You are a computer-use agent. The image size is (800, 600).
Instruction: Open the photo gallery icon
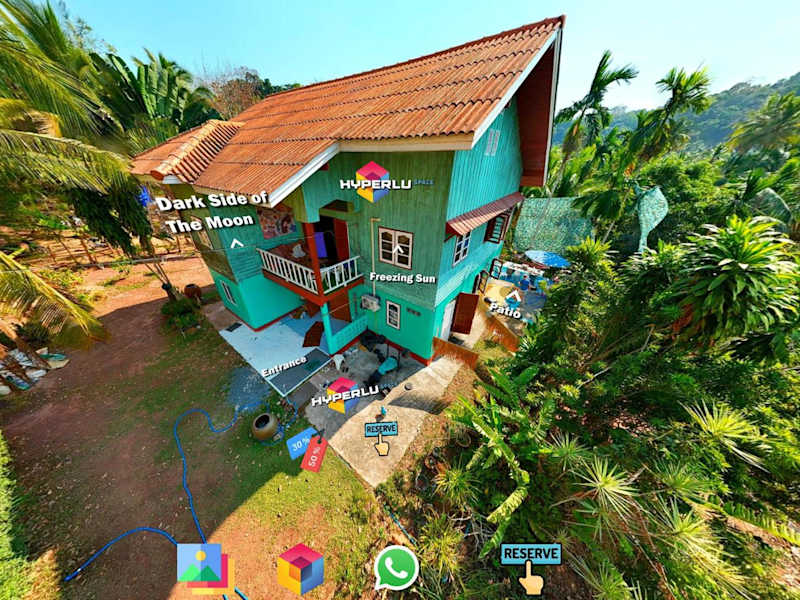point(201,567)
